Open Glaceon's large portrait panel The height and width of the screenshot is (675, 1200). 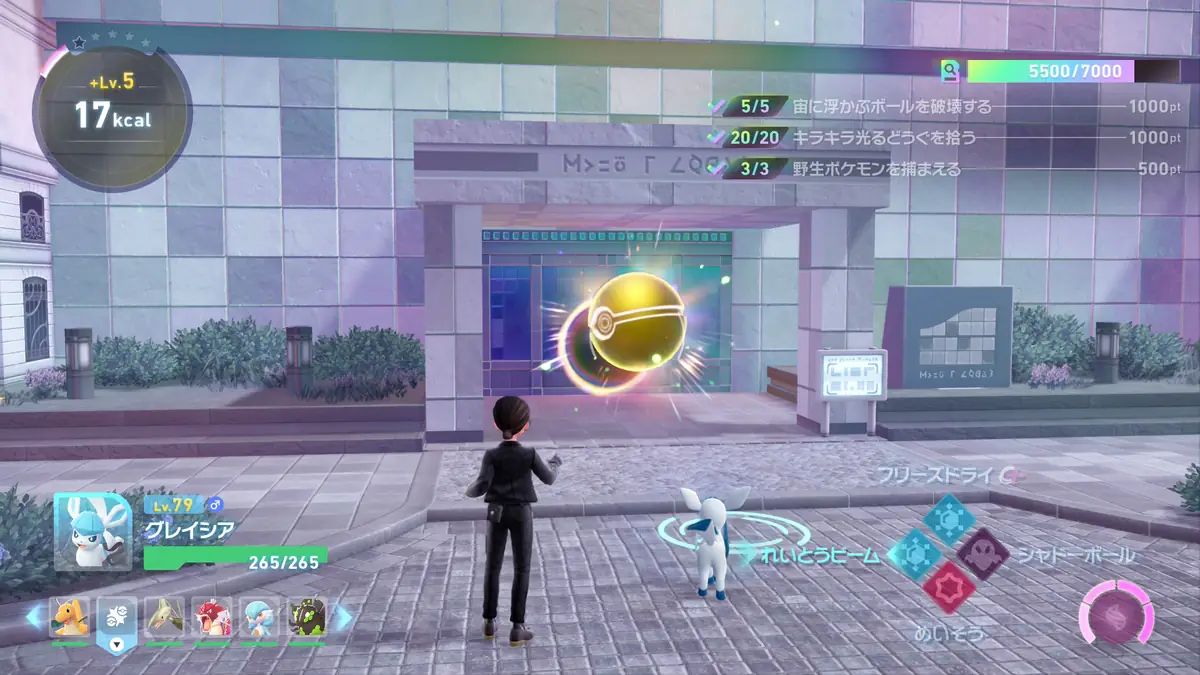pos(92,530)
